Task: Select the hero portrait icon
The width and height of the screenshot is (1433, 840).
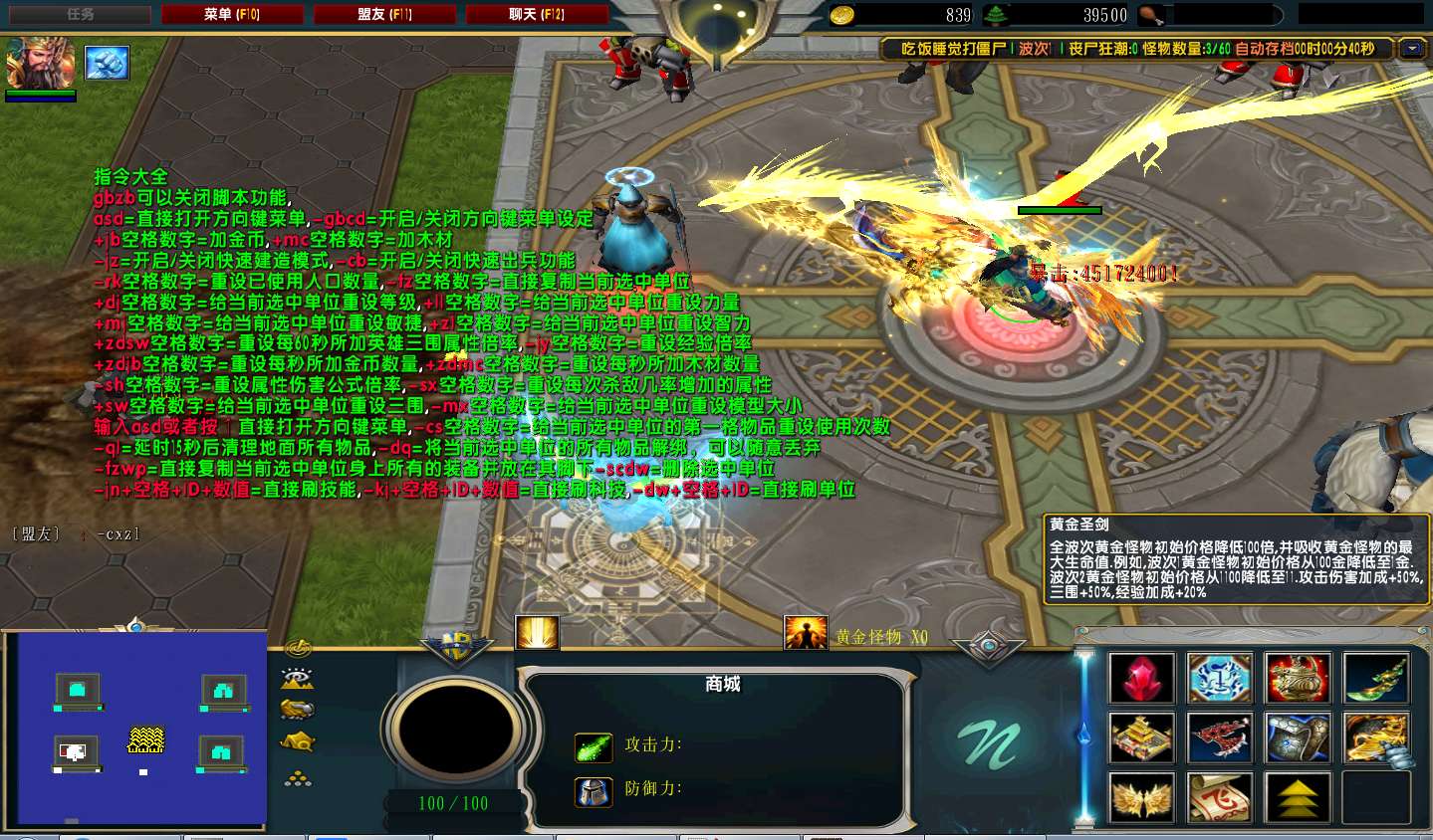Action: (x=40, y=64)
